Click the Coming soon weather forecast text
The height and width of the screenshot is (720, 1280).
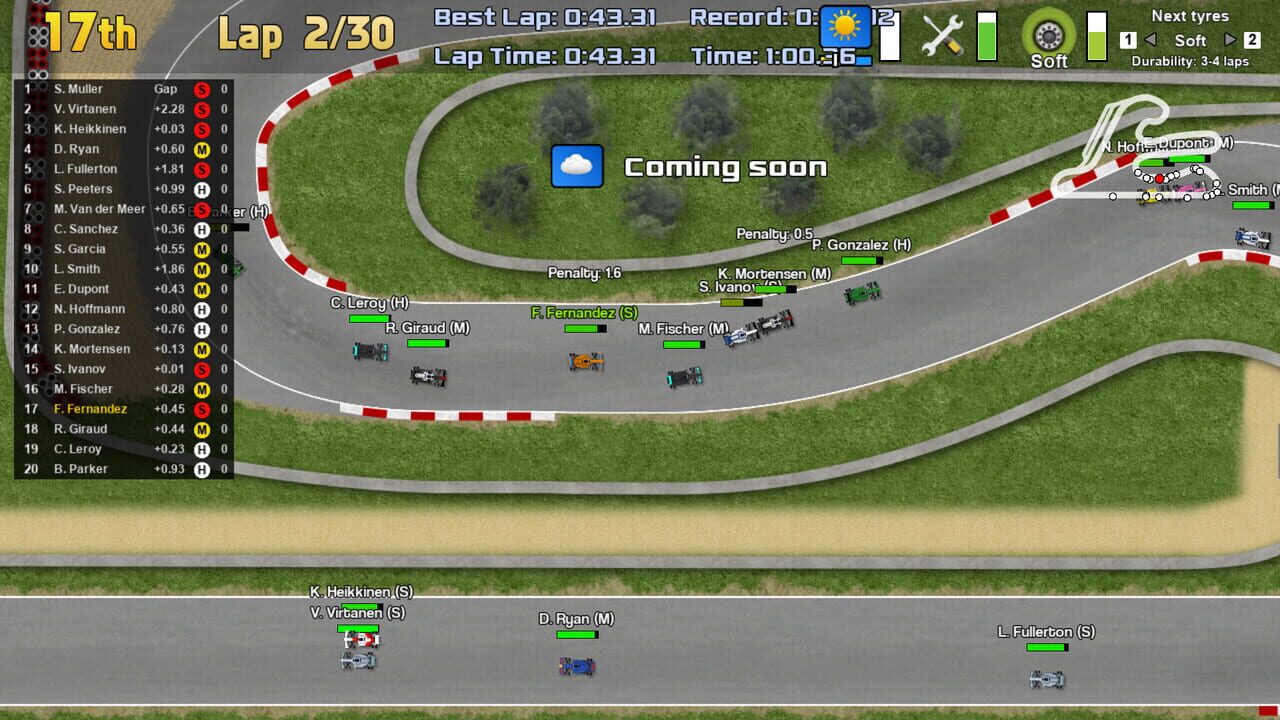(x=725, y=167)
